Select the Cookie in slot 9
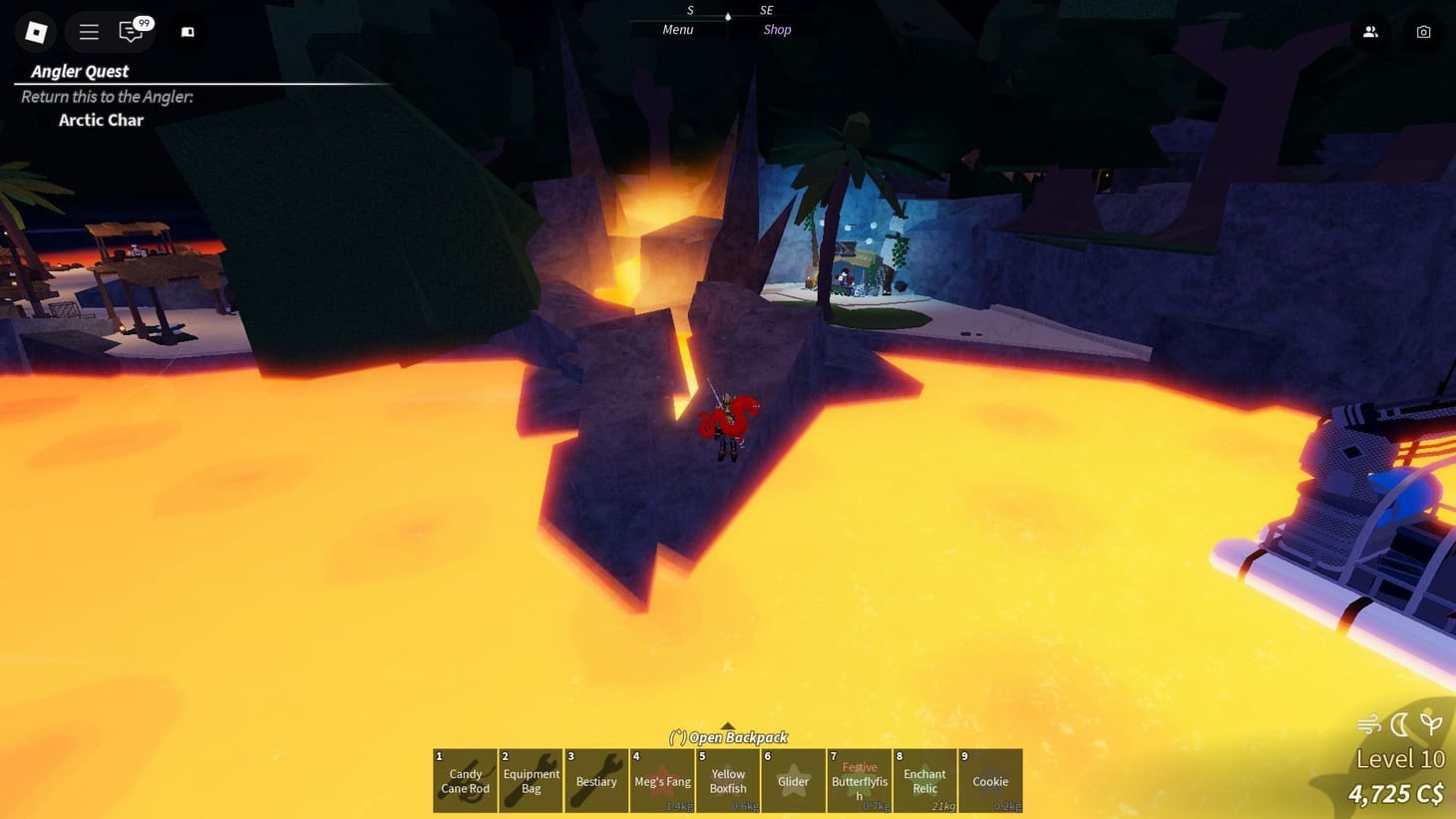 [x=990, y=781]
